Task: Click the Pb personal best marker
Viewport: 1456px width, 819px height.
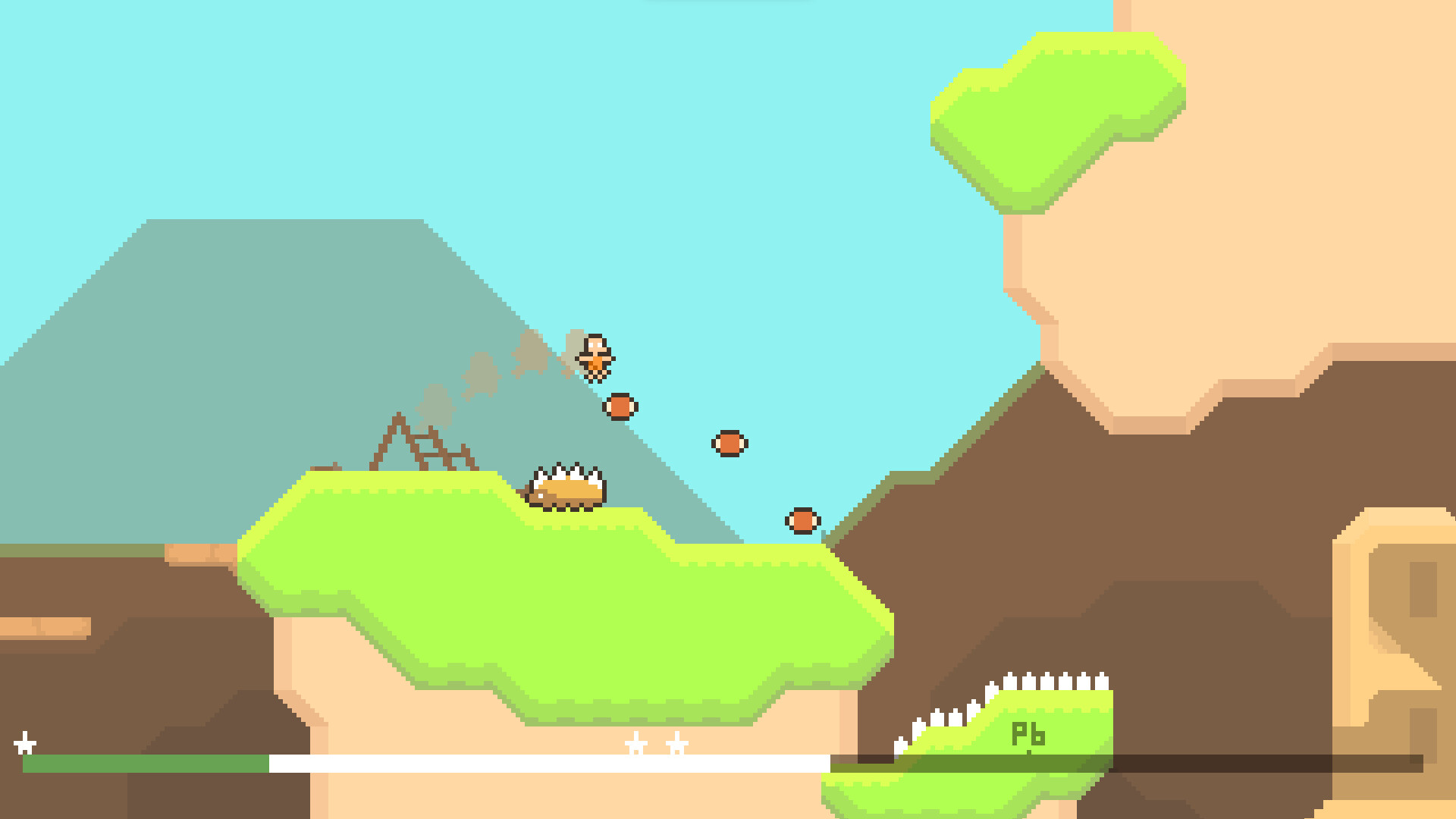Action: pos(1029,733)
